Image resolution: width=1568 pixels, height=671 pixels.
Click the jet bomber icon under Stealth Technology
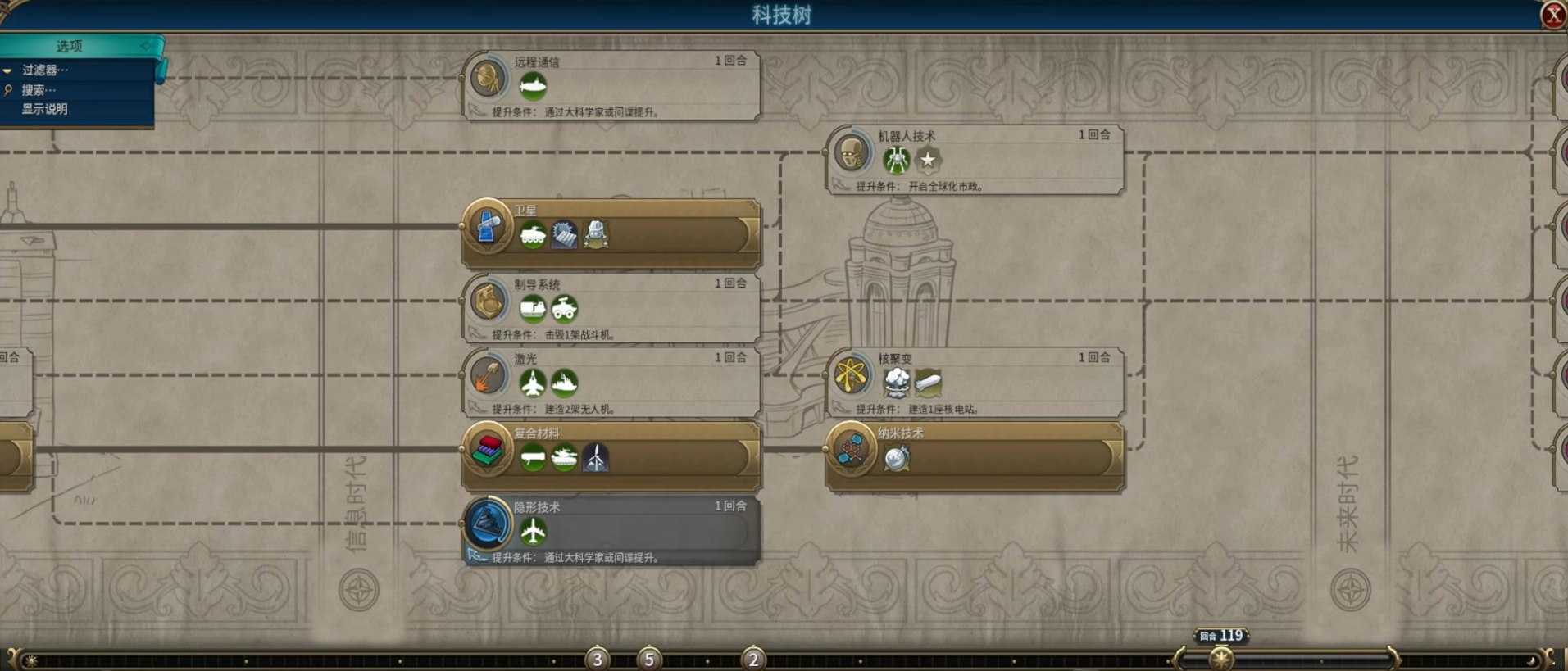point(533,532)
